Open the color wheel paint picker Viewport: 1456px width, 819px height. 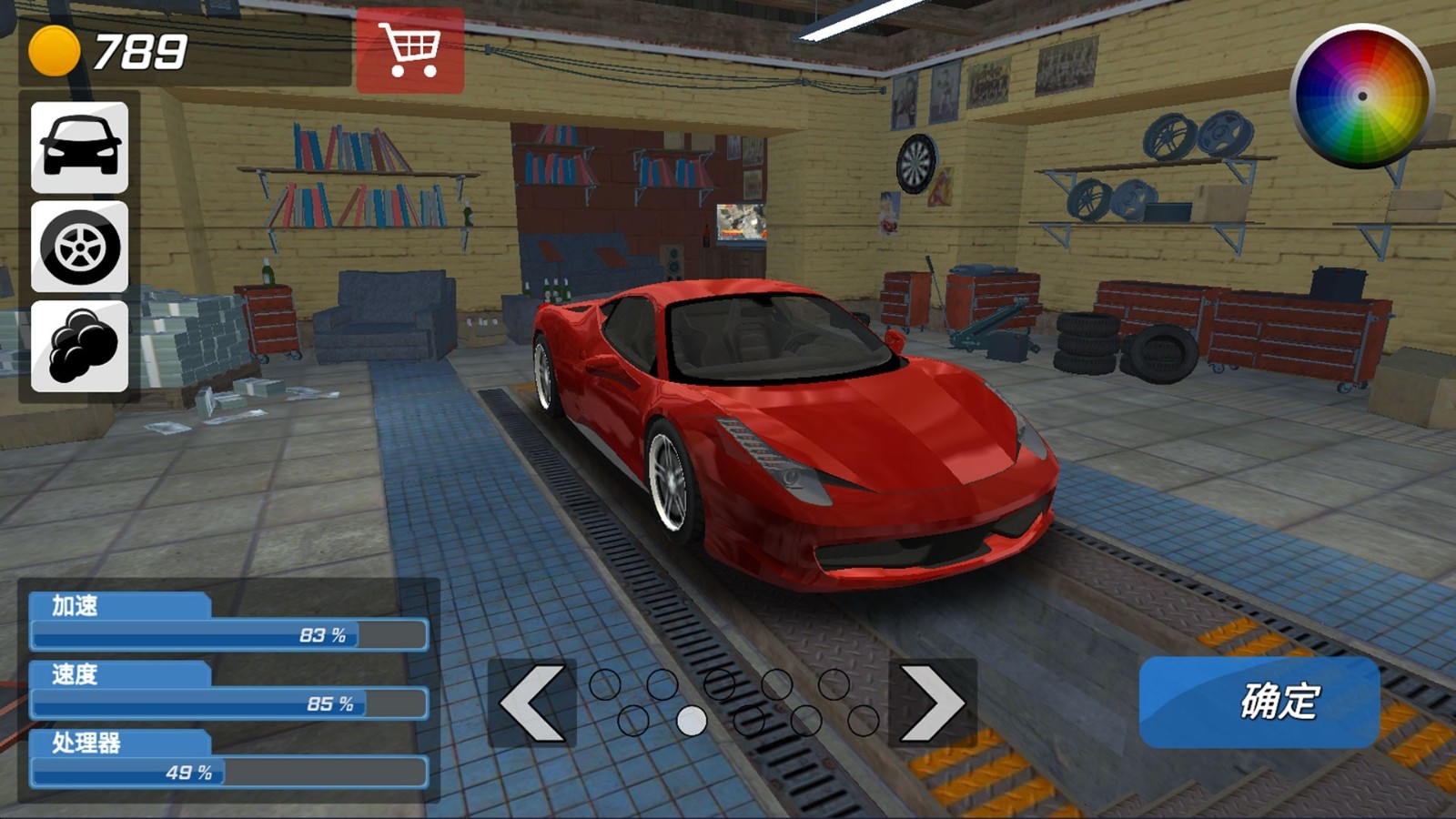(1361, 94)
